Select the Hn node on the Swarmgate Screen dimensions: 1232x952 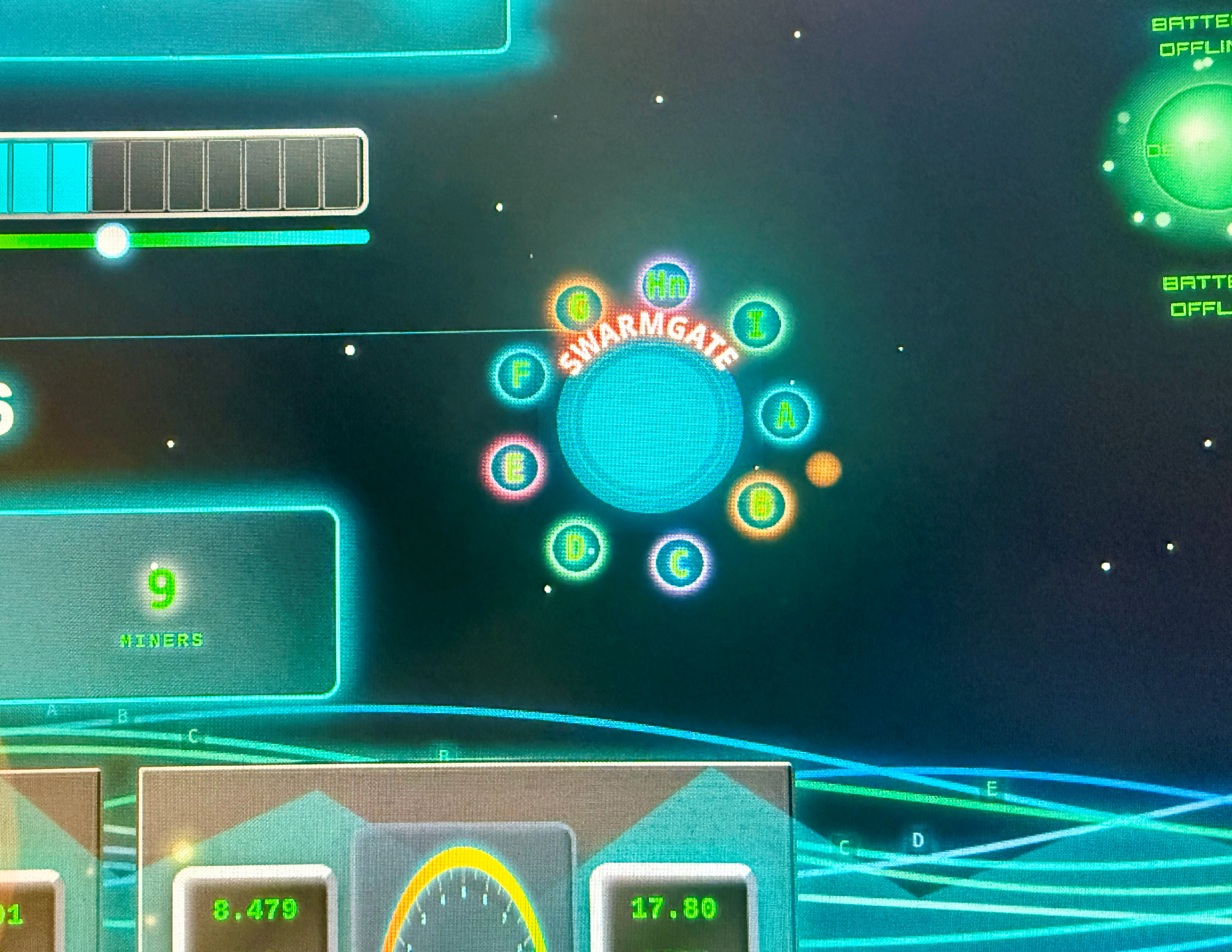tap(667, 284)
